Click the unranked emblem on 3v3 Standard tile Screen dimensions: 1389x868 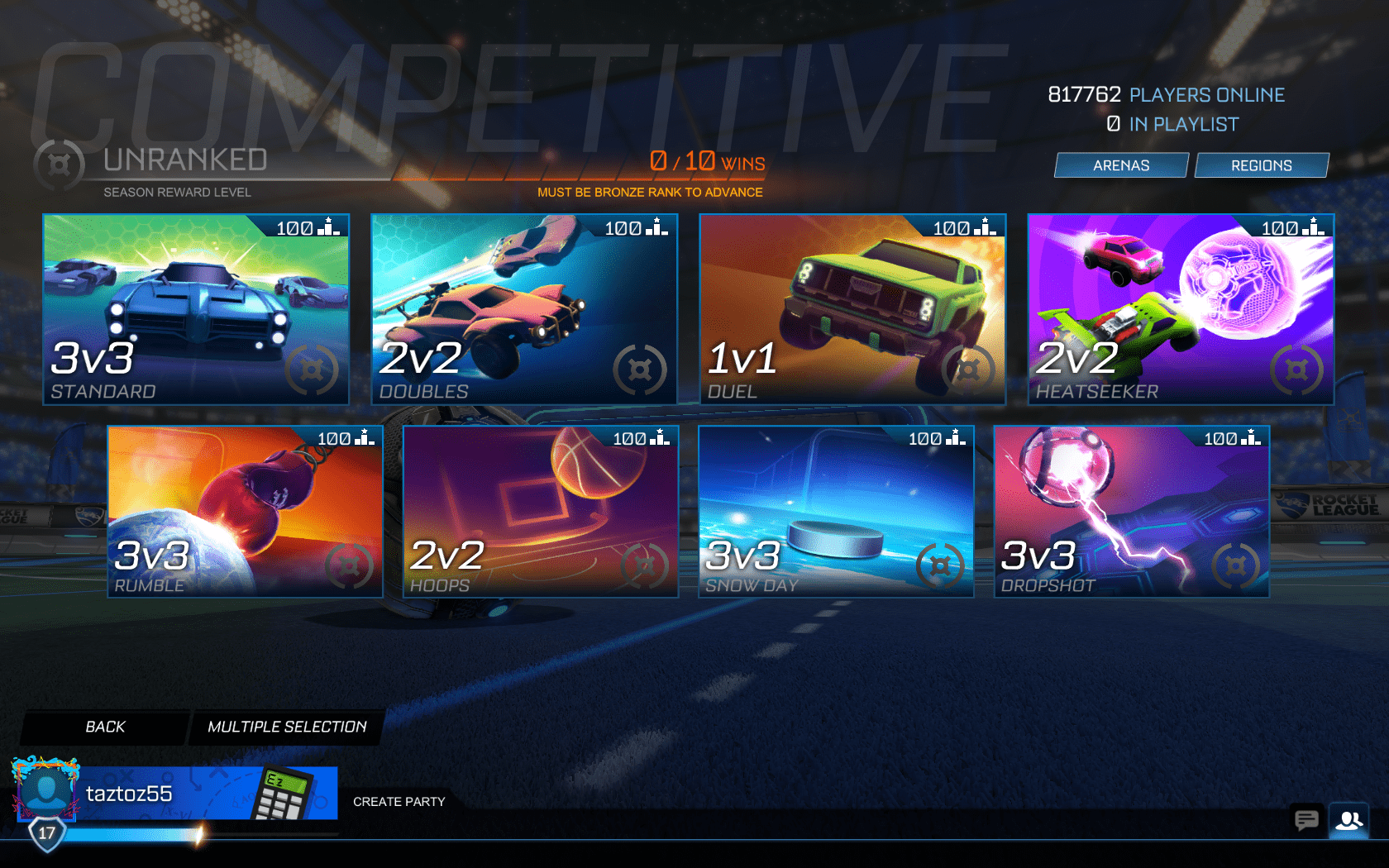[313, 371]
